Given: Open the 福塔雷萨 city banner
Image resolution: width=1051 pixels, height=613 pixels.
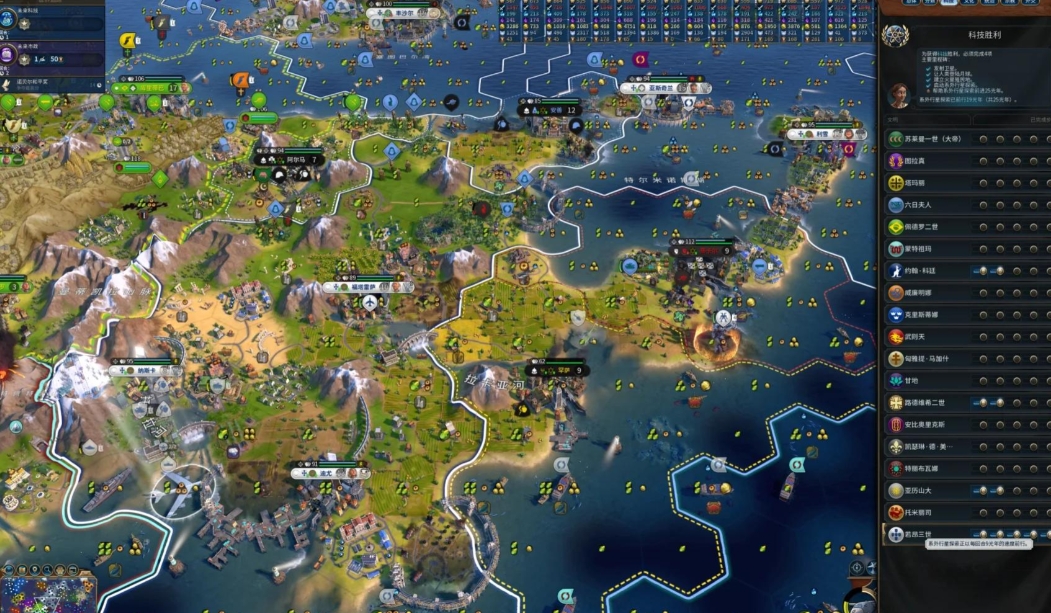Looking at the screenshot, I should click(x=363, y=287).
